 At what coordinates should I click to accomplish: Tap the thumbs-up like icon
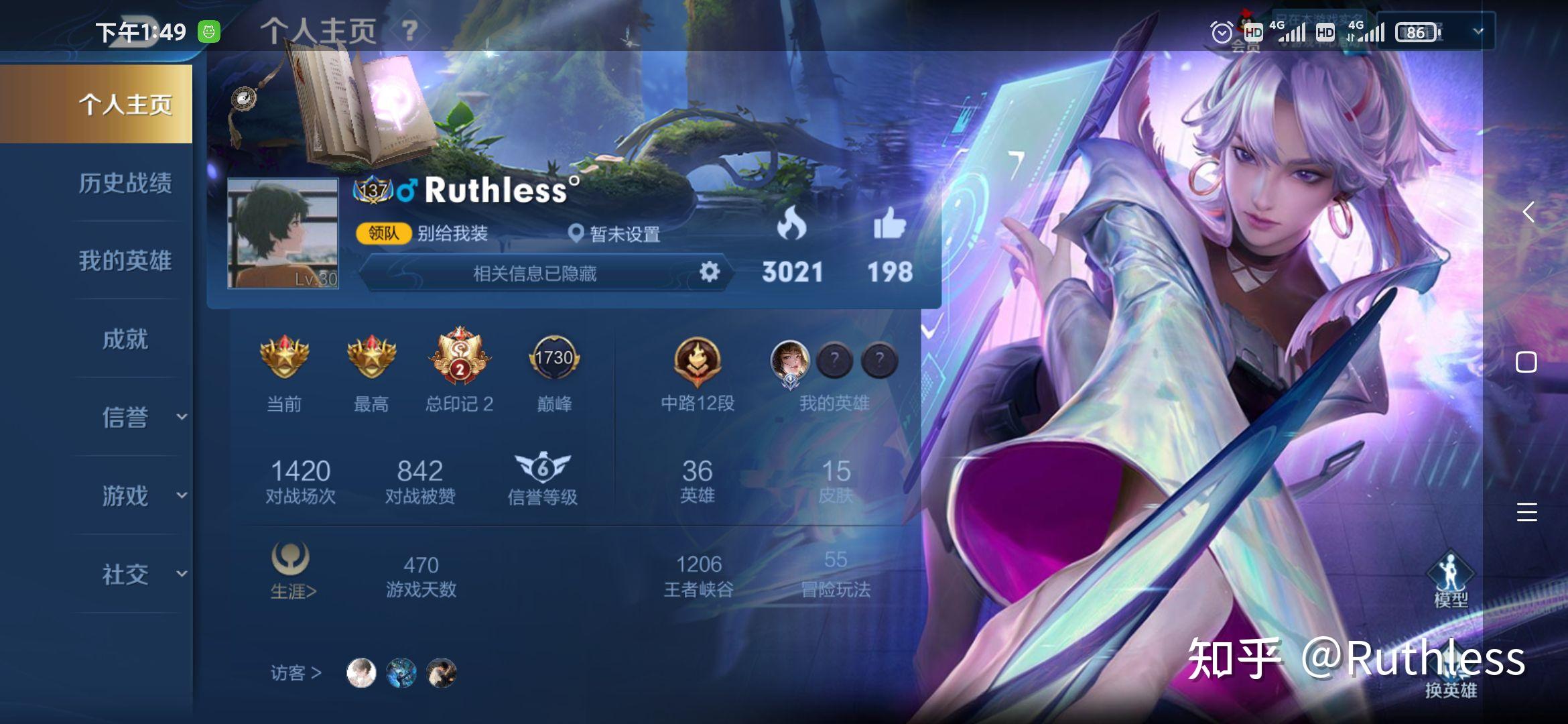[x=889, y=224]
